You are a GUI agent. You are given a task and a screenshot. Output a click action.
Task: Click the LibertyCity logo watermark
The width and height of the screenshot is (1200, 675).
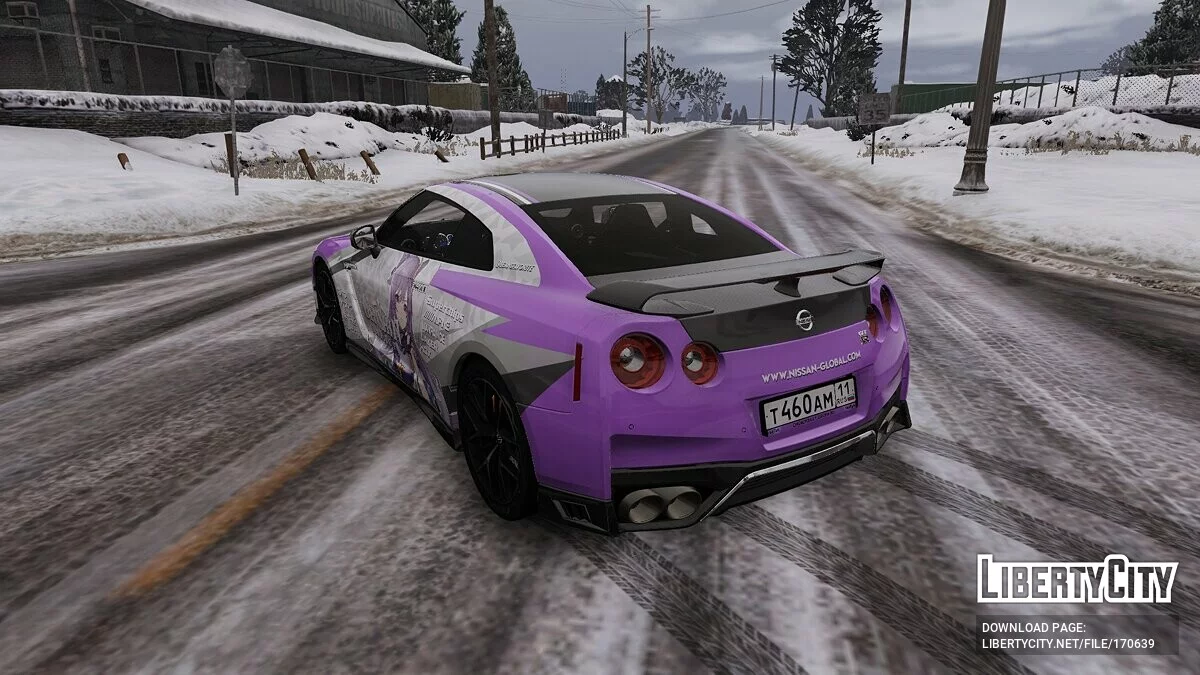[1077, 579]
